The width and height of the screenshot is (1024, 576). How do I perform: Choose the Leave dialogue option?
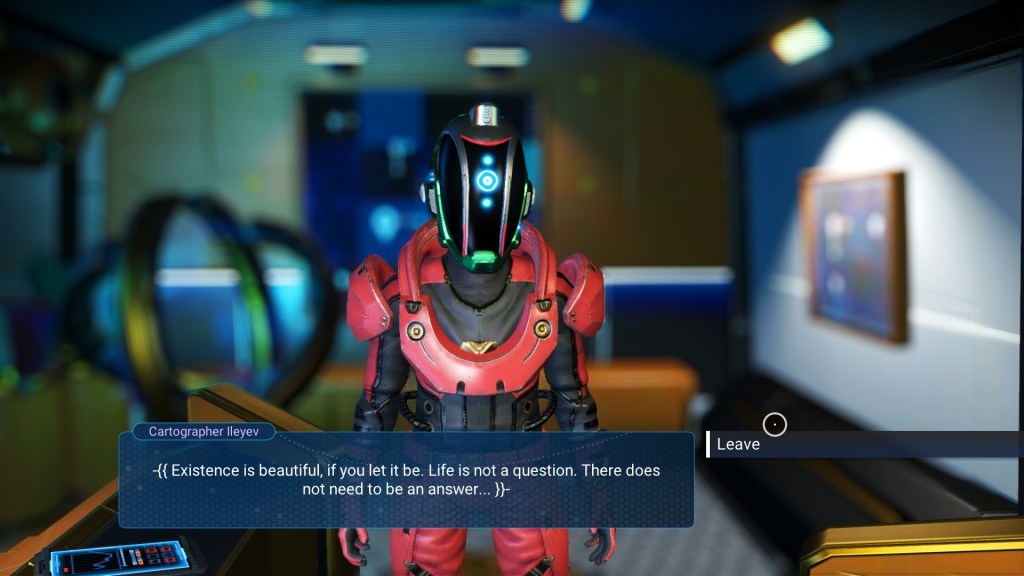(x=739, y=444)
